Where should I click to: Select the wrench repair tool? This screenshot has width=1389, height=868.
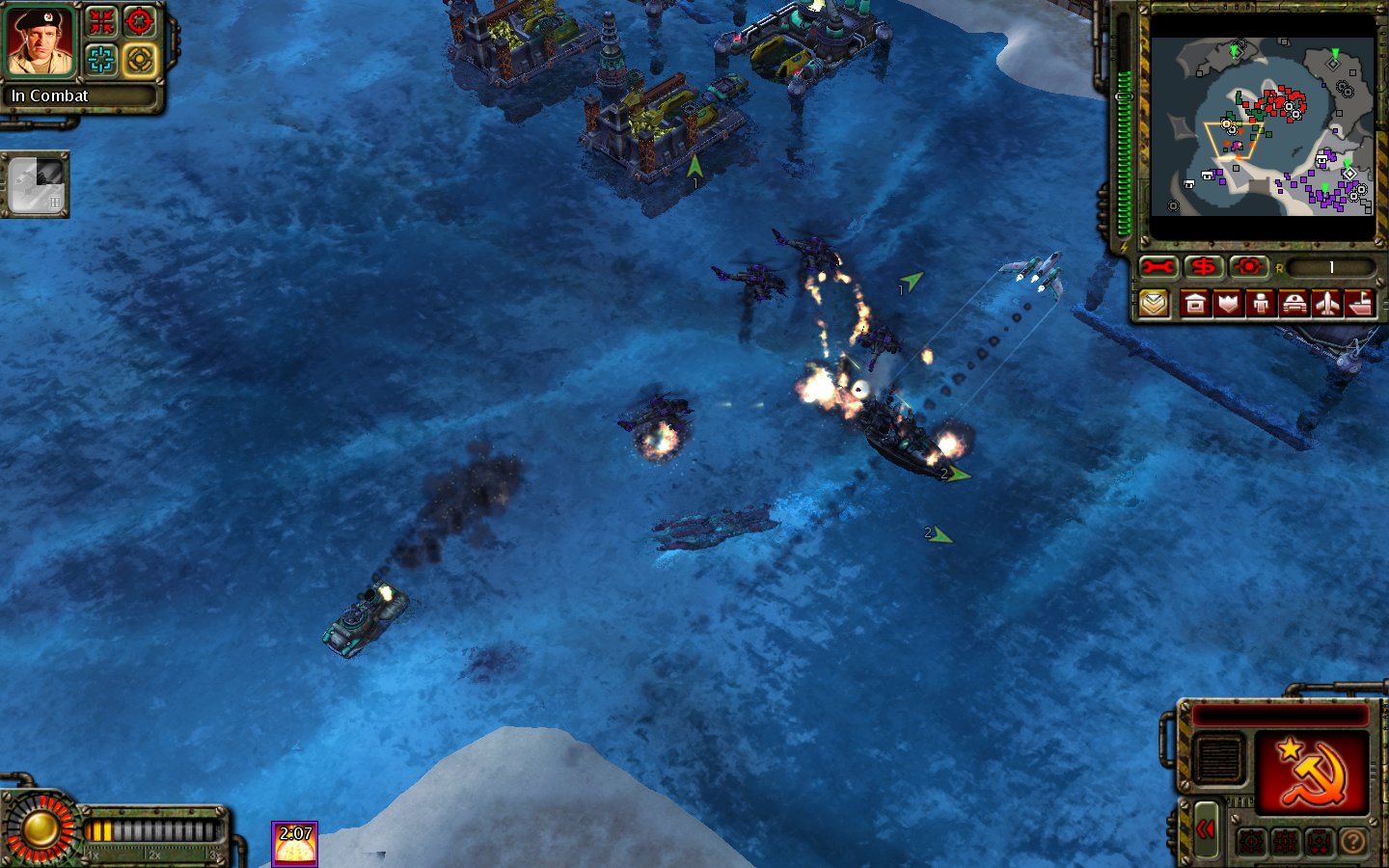1157,267
